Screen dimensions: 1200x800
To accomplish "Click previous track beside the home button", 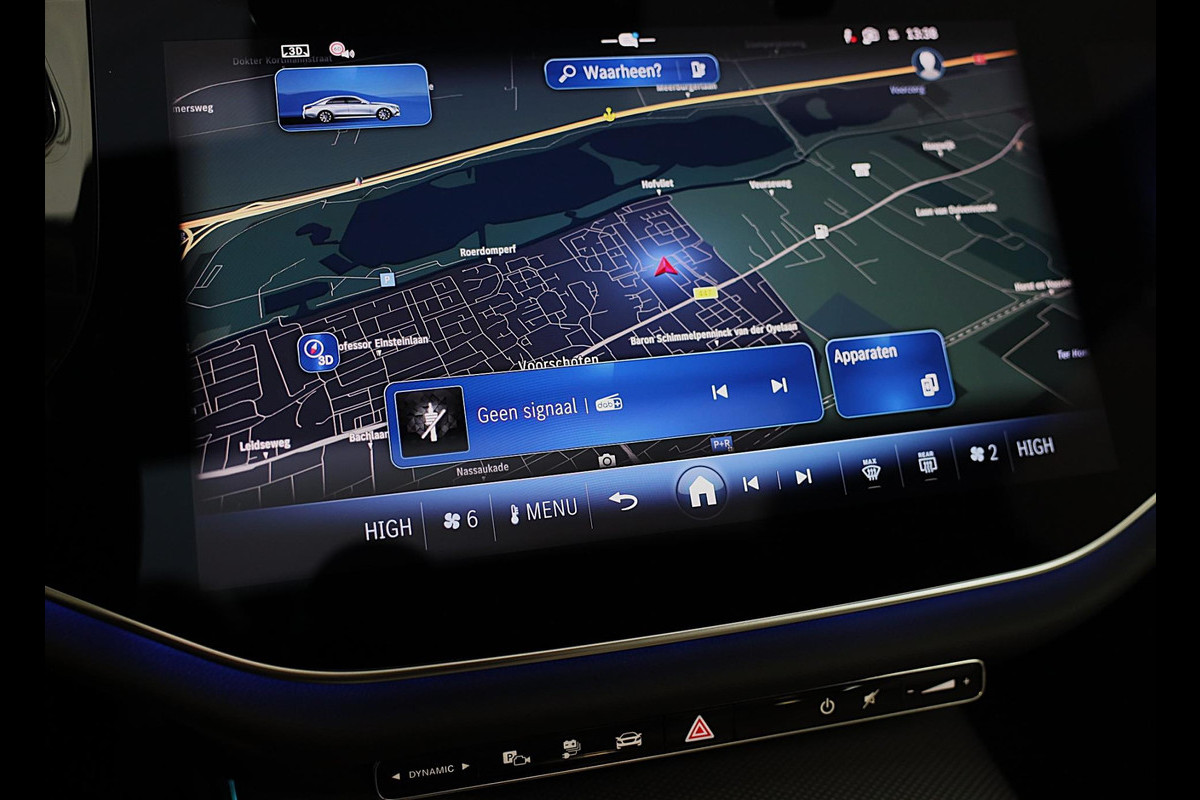I will (750, 483).
